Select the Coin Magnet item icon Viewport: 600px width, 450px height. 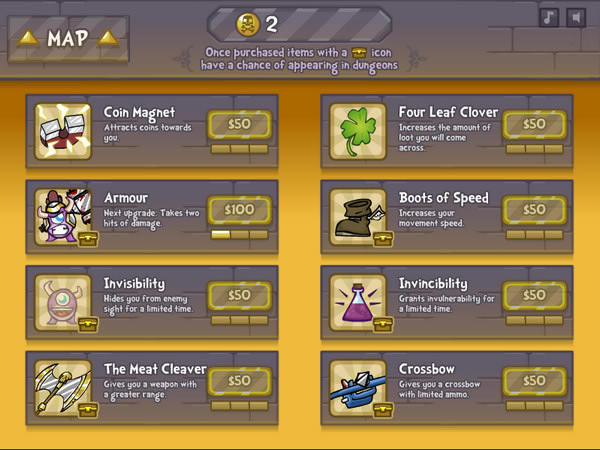[64, 131]
